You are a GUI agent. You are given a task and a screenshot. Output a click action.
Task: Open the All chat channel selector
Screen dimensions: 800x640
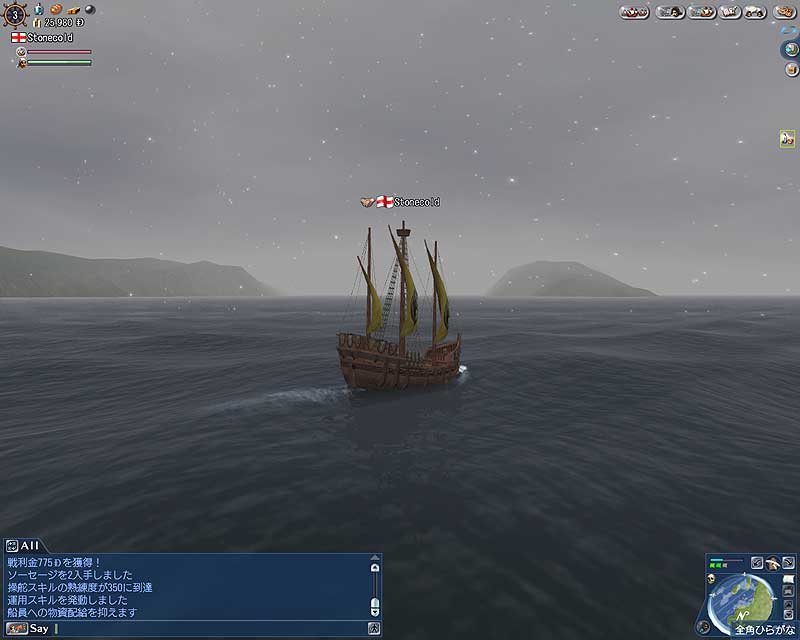(x=22, y=545)
